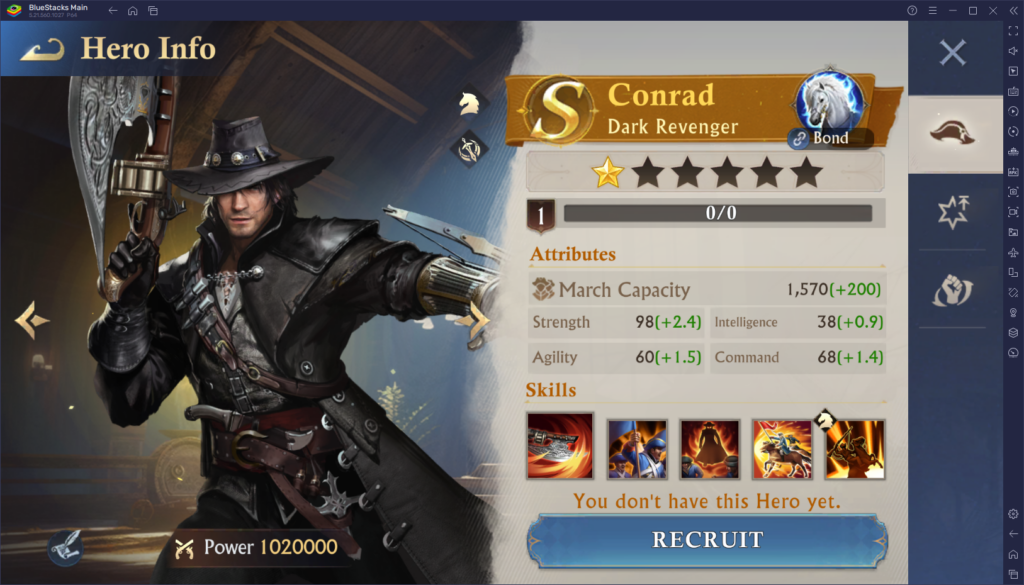Show the next hero with right arrow
This screenshot has width=1024, height=585.
point(478,320)
